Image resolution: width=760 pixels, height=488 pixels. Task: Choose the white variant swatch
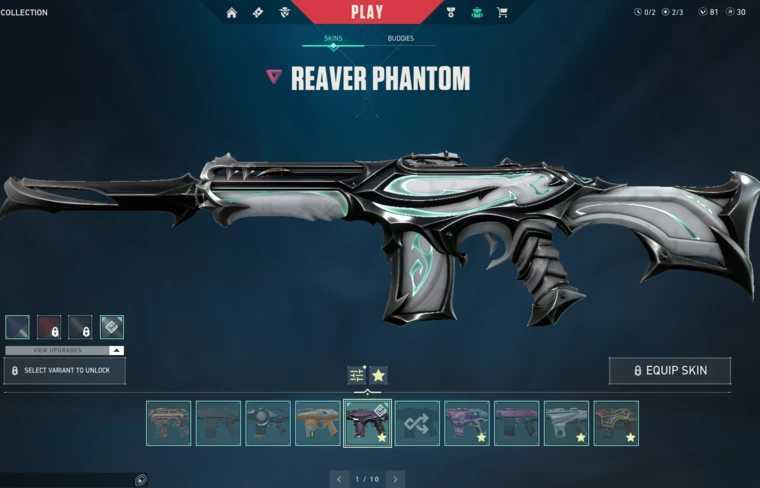coord(112,327)
